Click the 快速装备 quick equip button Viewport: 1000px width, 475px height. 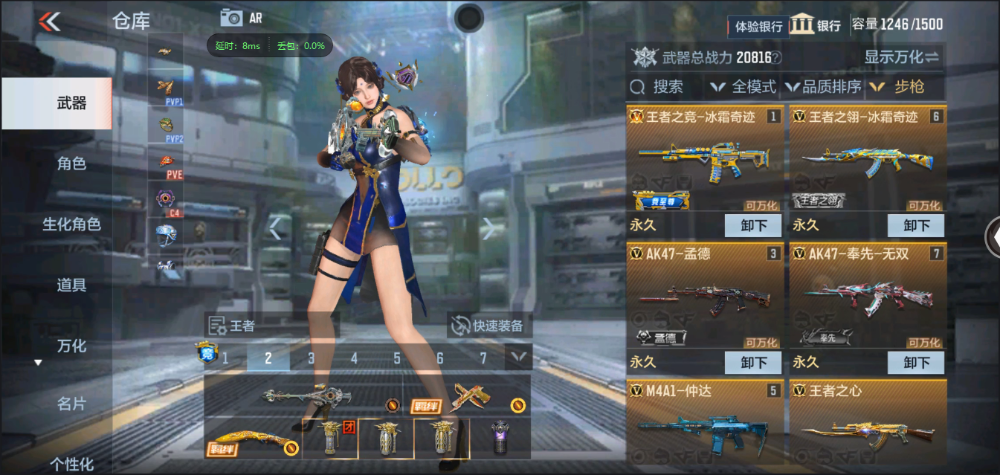coord(488,325)
